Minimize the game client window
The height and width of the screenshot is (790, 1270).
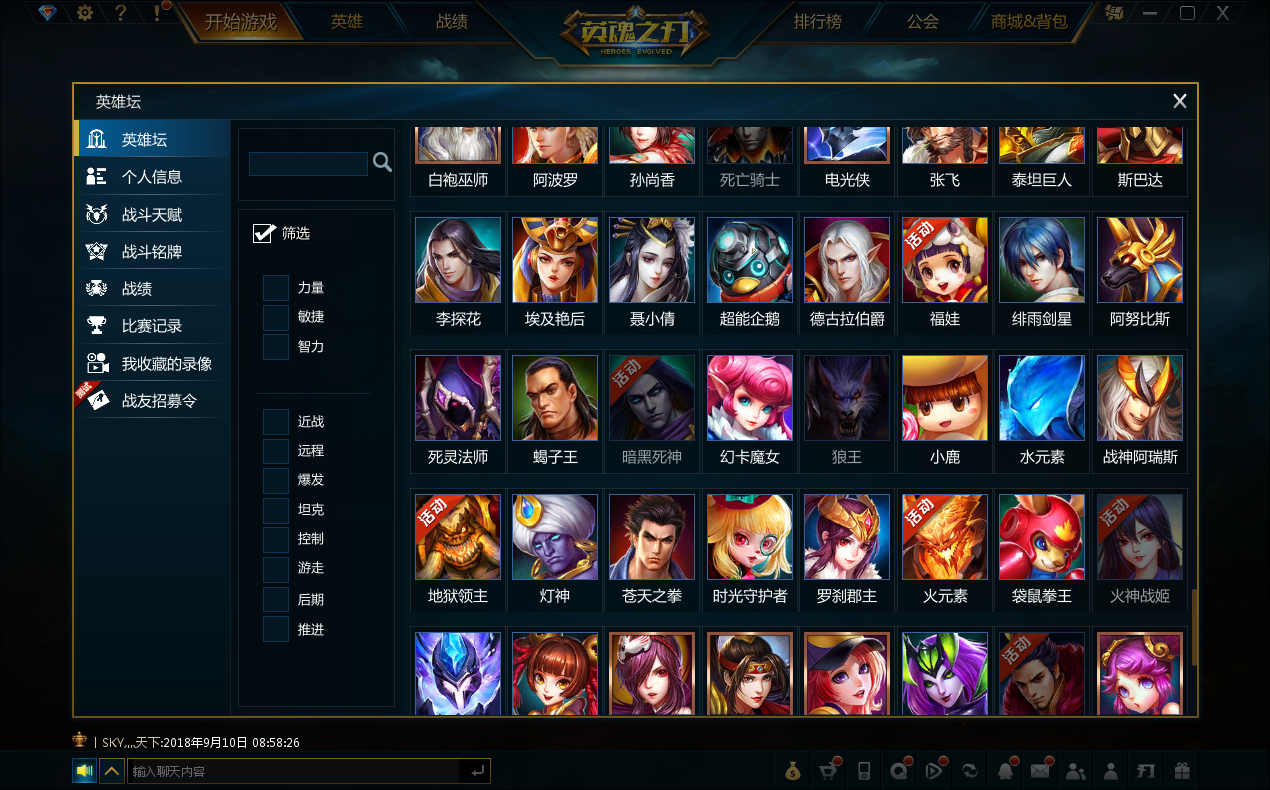(x=1150, y=14)
